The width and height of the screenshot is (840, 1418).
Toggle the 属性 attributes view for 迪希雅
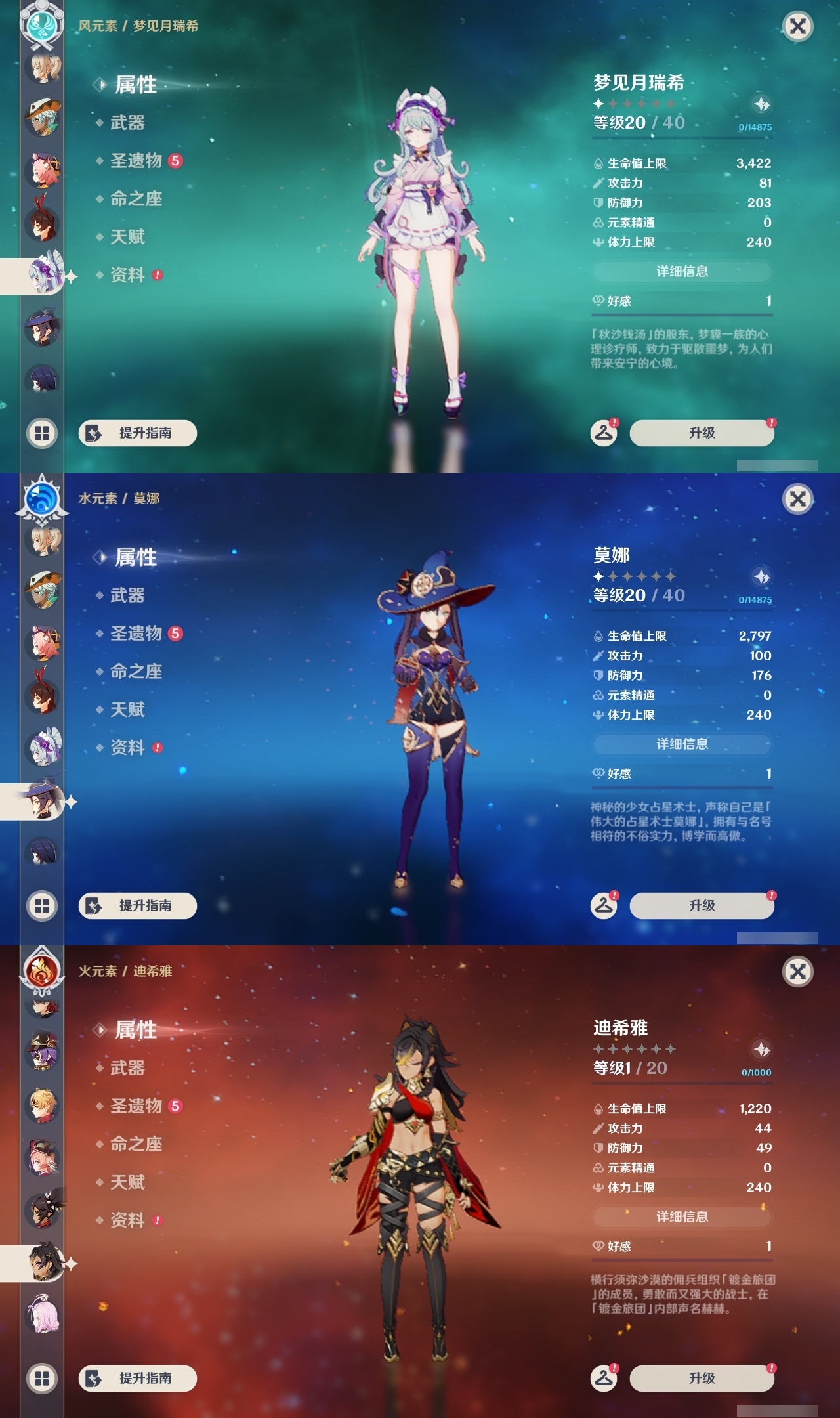click(x=138, y=1031)
